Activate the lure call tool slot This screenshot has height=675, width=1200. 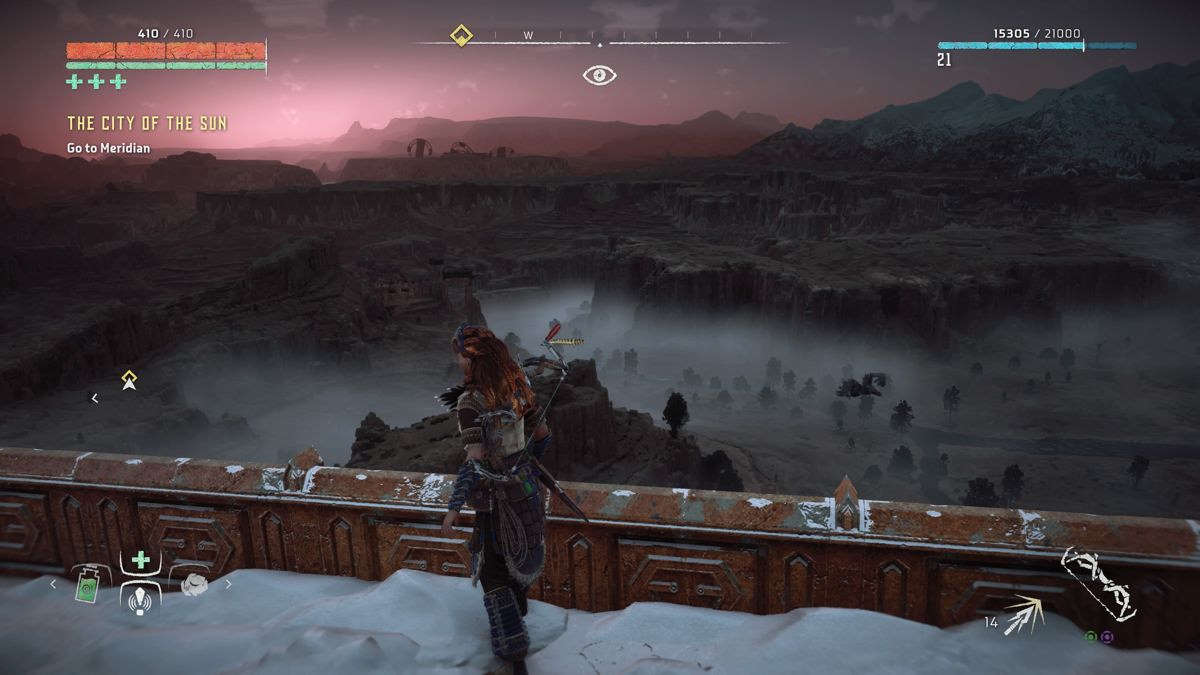142,598
